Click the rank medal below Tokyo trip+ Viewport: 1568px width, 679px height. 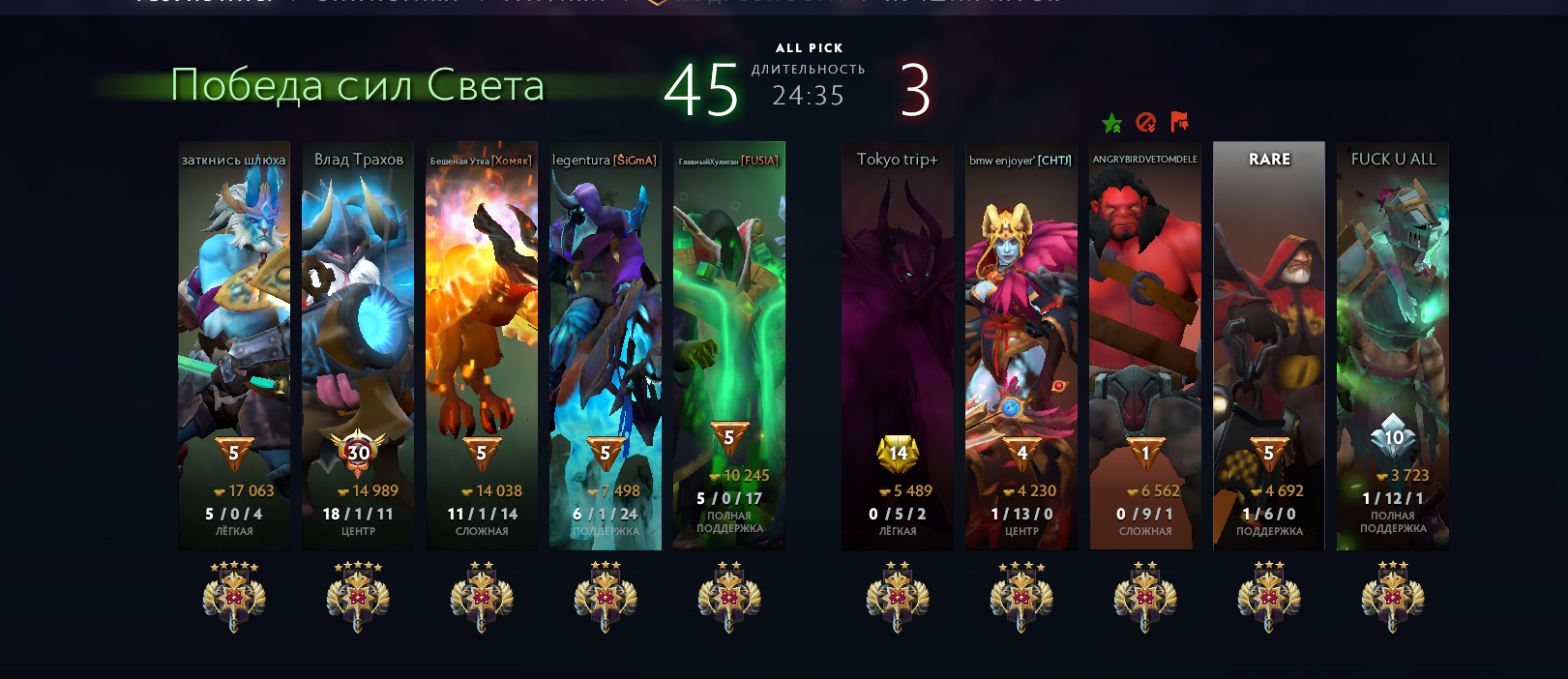[x=898, y=597]
